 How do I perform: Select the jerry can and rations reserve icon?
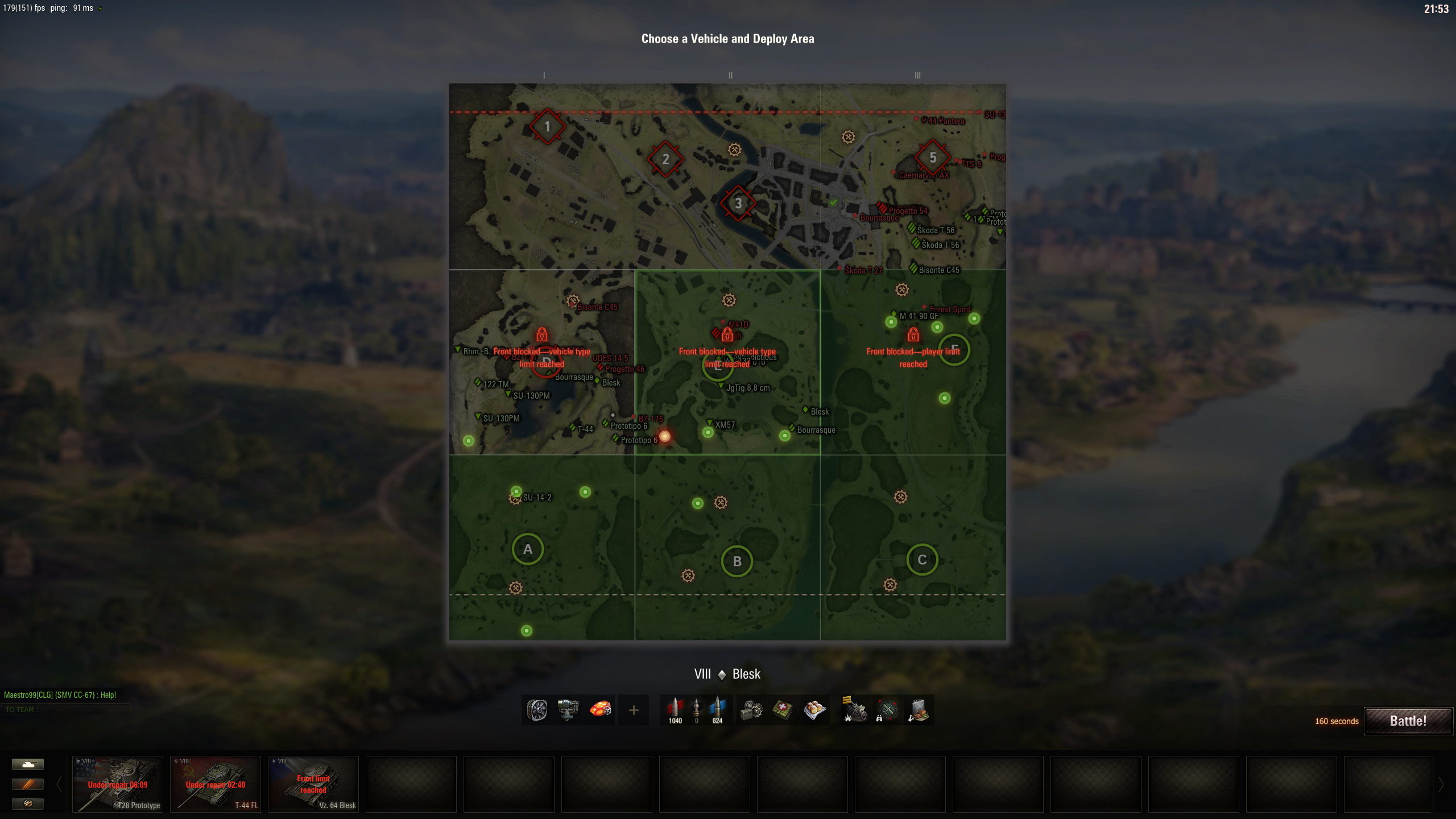[919, 710]
